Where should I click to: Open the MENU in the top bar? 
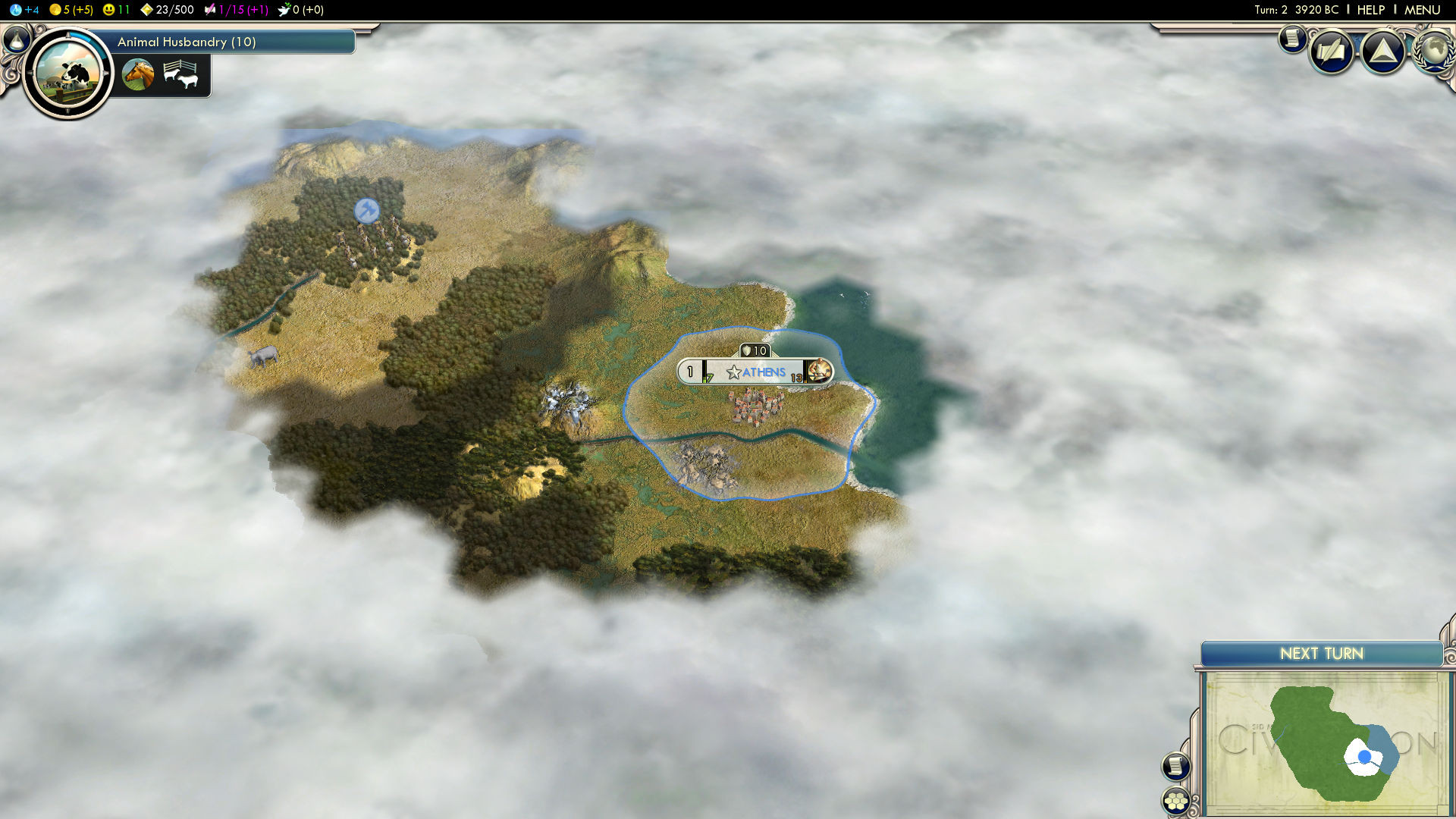(1422, 10)
